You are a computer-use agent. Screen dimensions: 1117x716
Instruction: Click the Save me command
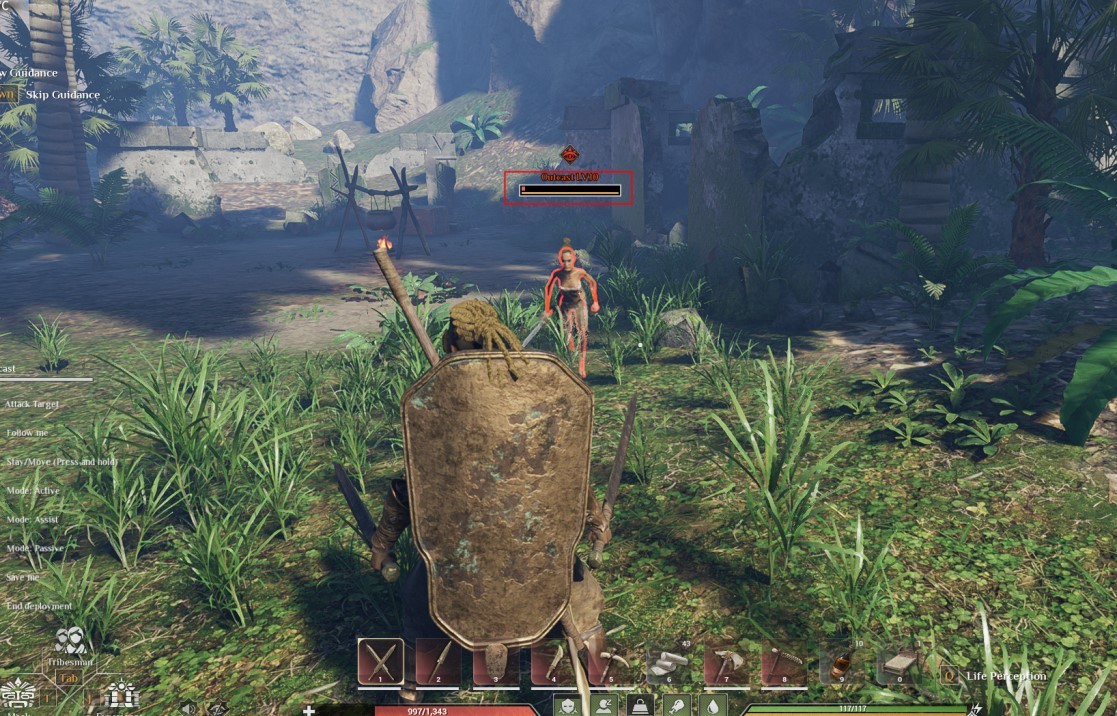click(x=23, y=577)
